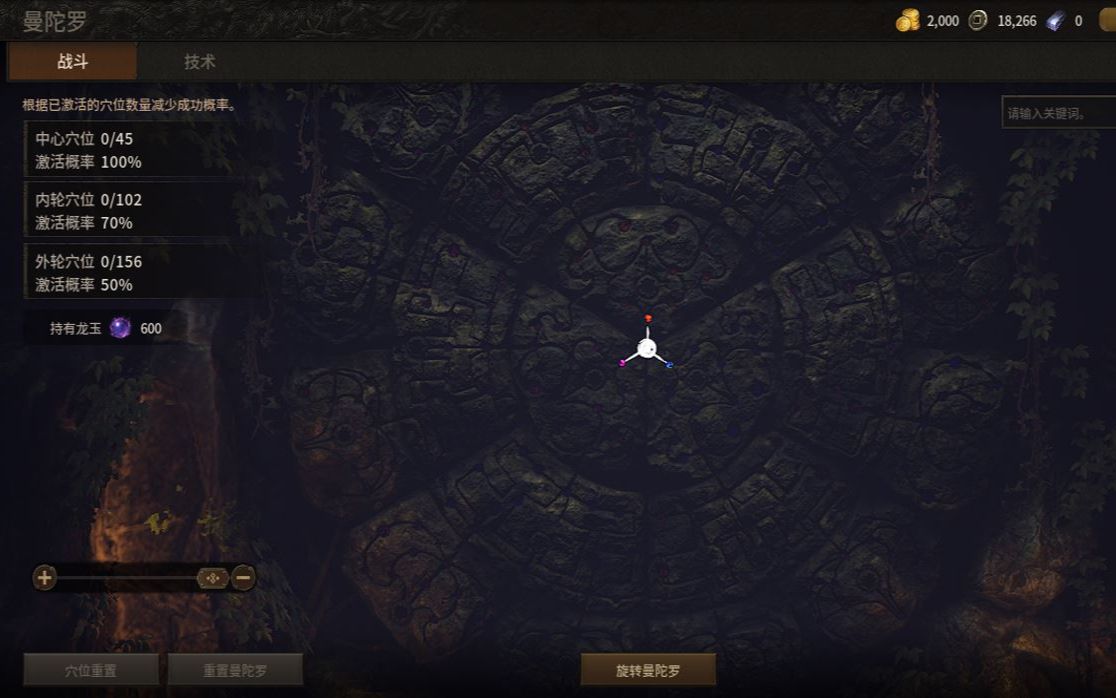
Task: Select the 内轮穴位 info row
Action: pyautogui.click(x=140, y=211)
